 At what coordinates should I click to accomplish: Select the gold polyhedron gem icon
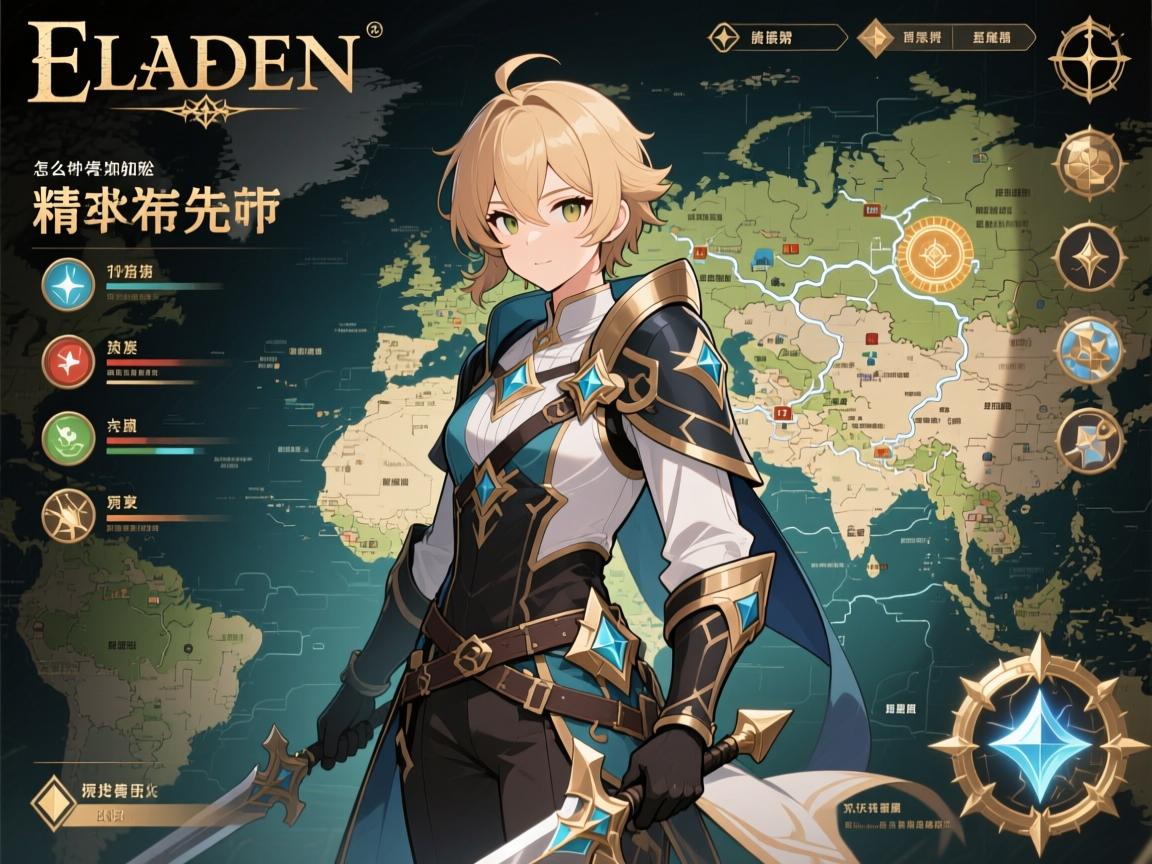(1090, 163)
